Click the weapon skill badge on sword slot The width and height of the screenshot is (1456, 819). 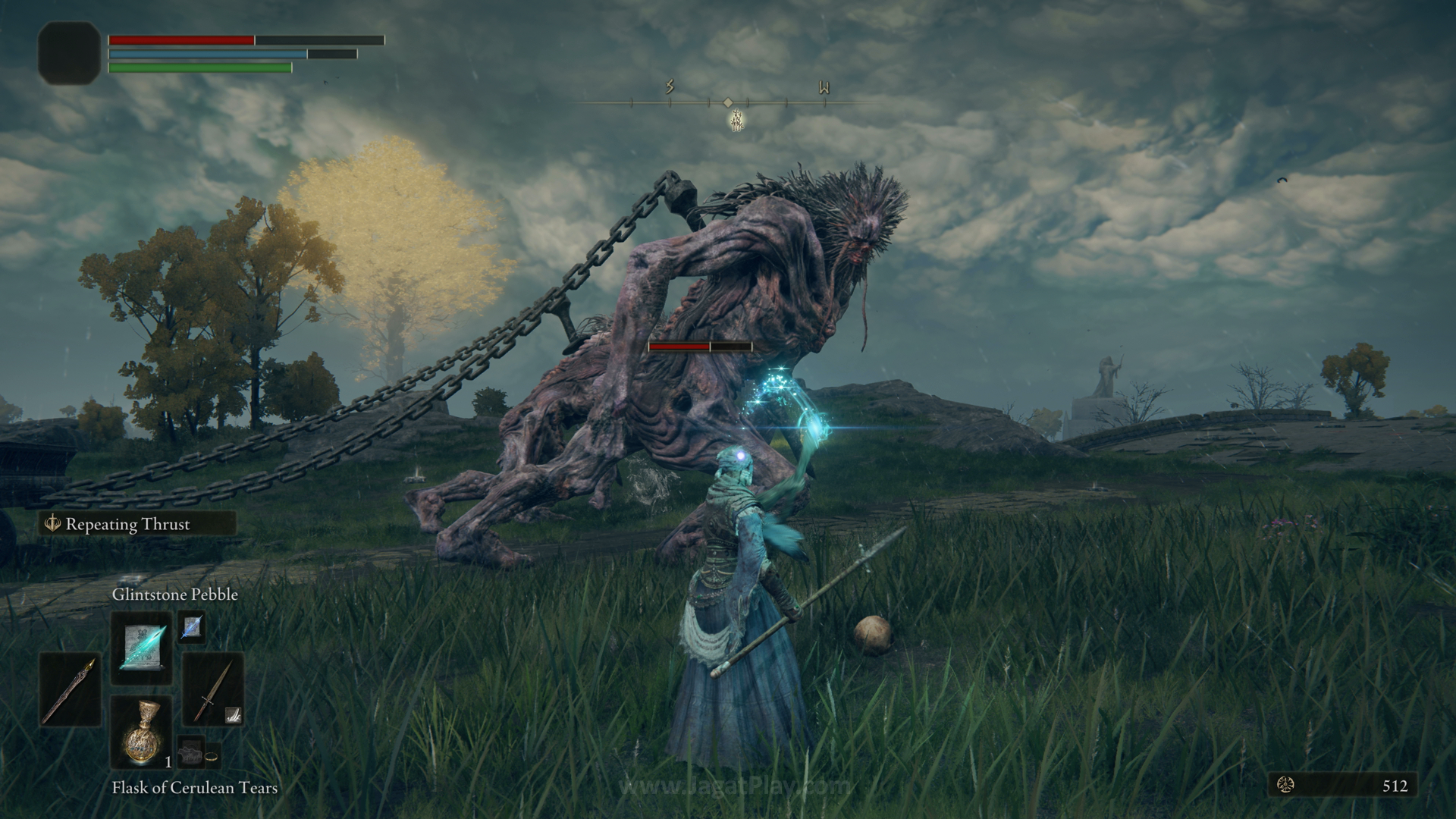click(234, 714)
